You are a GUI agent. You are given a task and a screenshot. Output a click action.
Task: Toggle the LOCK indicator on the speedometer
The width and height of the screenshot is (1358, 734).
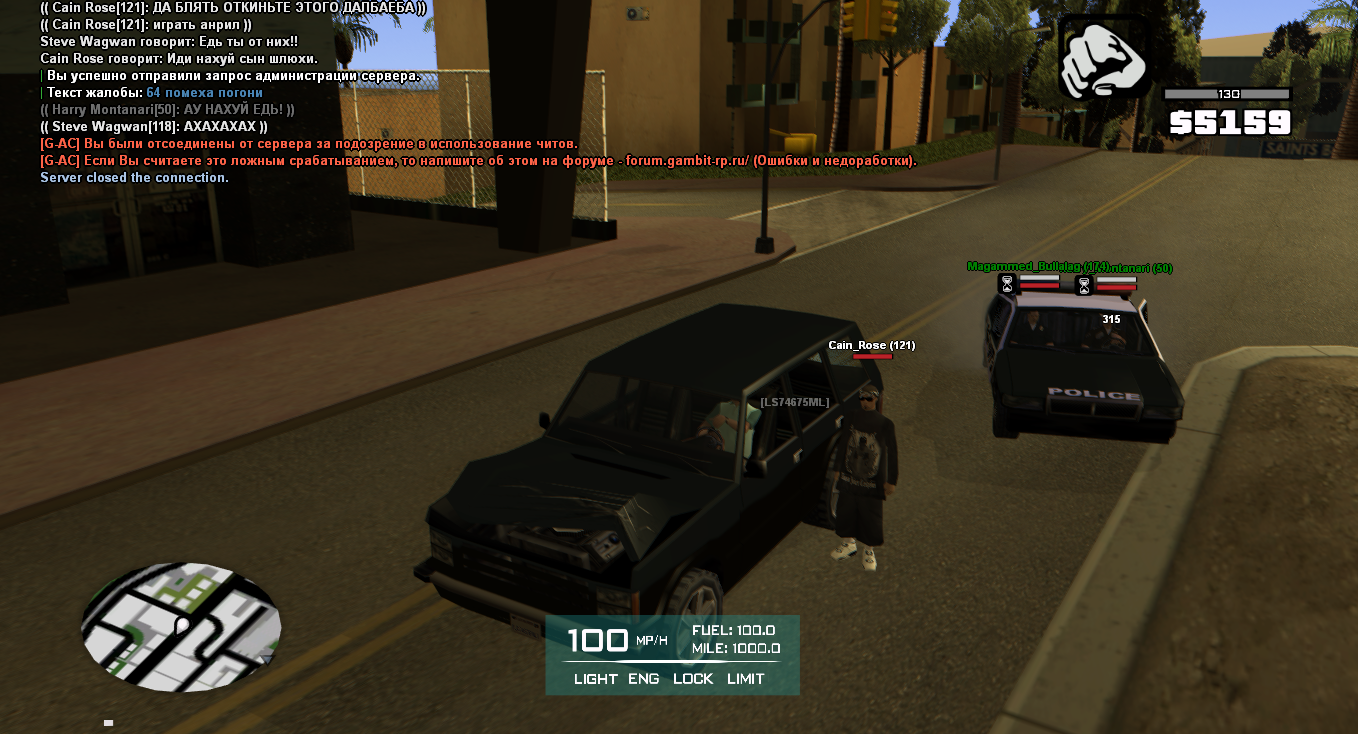click(x=693, y=679)
